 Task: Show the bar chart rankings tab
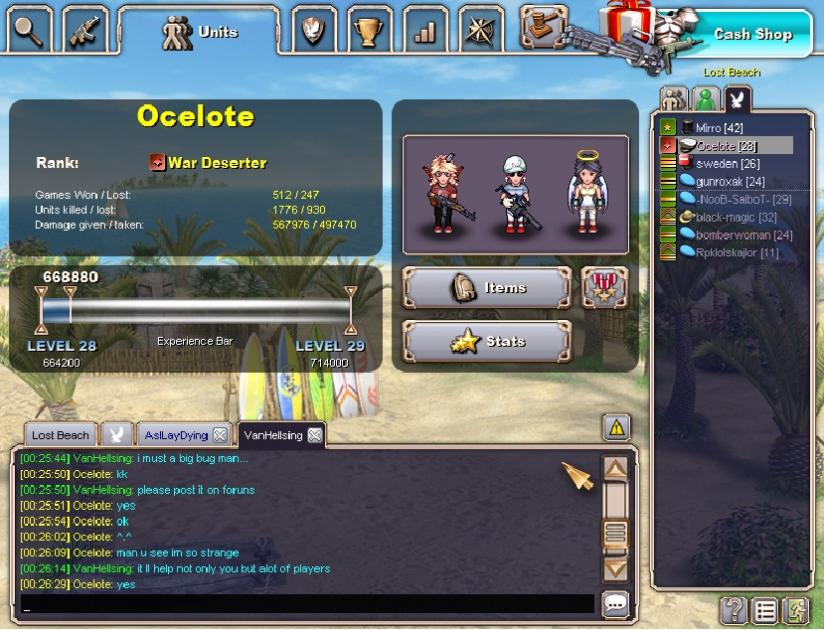(x=426, y=31)
